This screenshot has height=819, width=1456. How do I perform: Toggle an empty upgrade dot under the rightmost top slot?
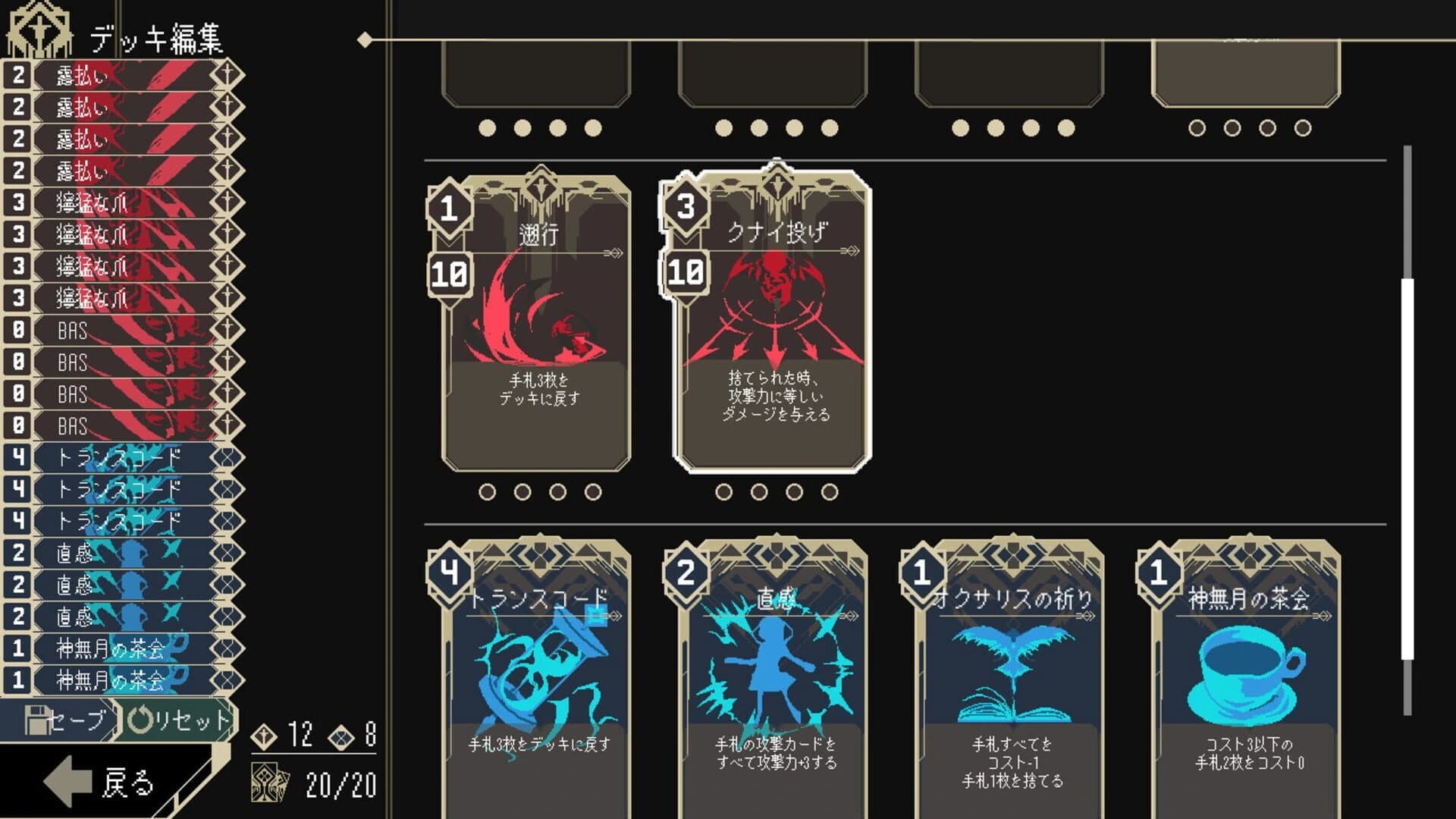click(x=1196, y=126)
